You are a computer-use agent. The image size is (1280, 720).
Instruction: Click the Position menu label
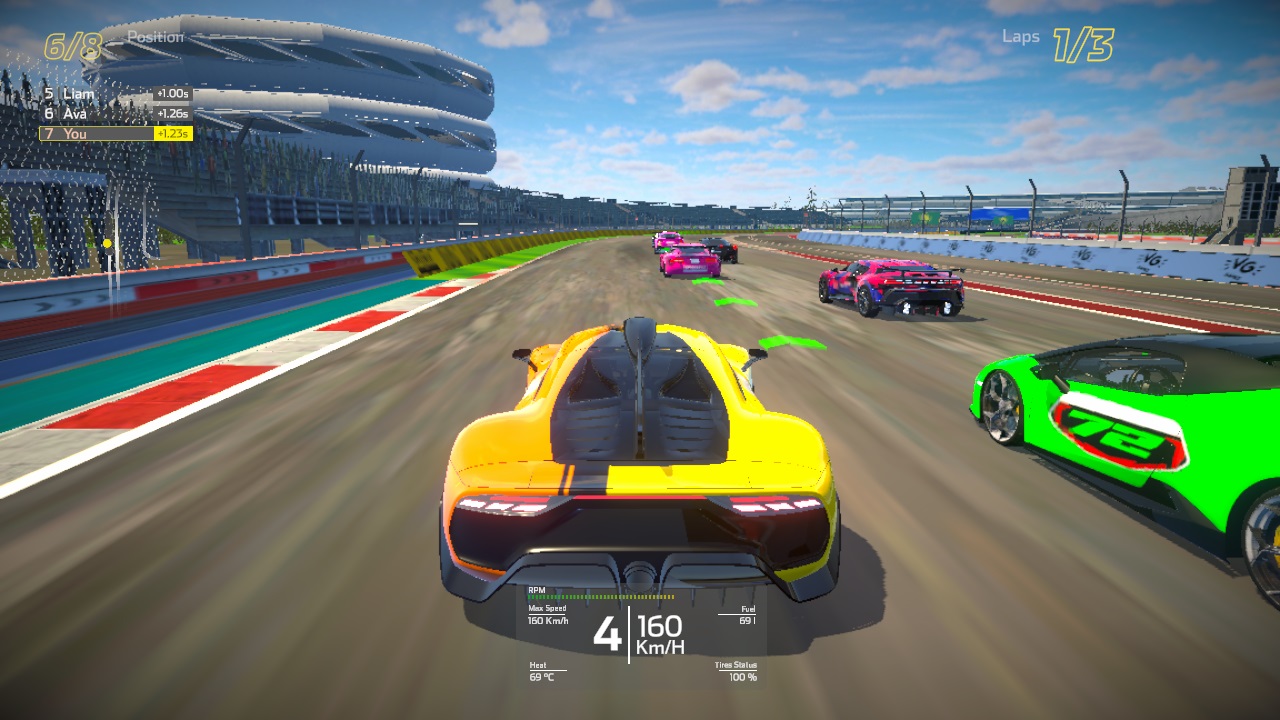[158, 38]
